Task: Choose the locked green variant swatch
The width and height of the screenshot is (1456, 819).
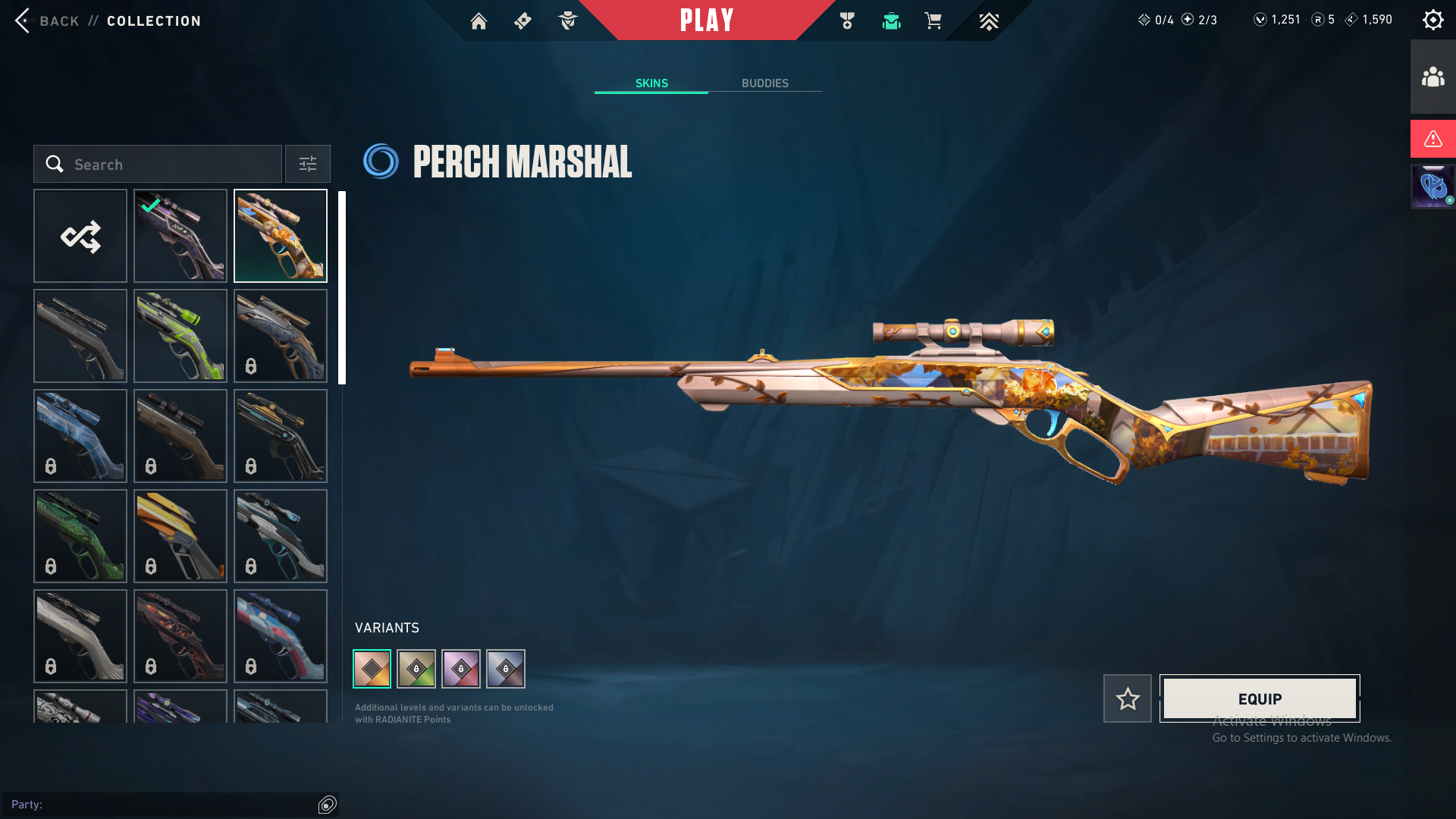Action: [x=416, y=669]
